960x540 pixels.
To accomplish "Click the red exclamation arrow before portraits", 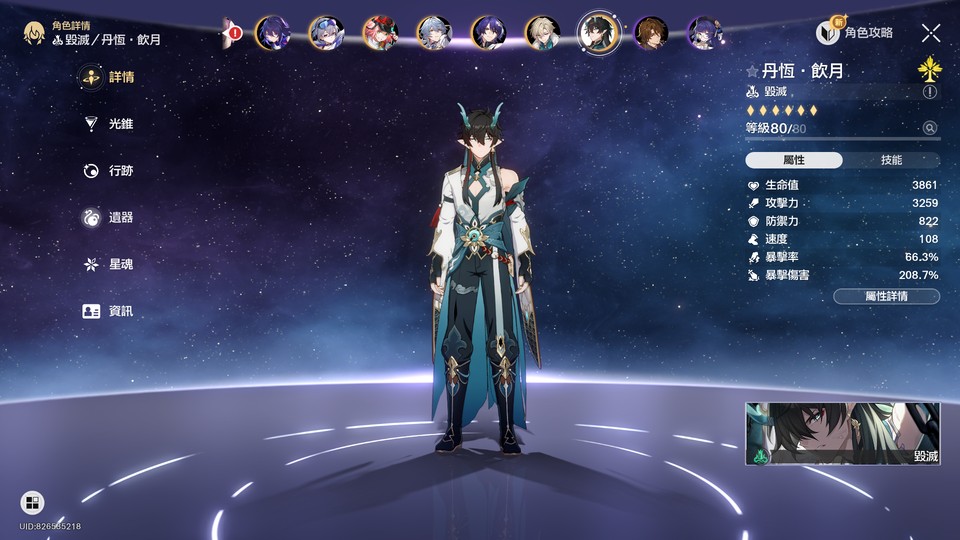I will [x=233, y=33].
